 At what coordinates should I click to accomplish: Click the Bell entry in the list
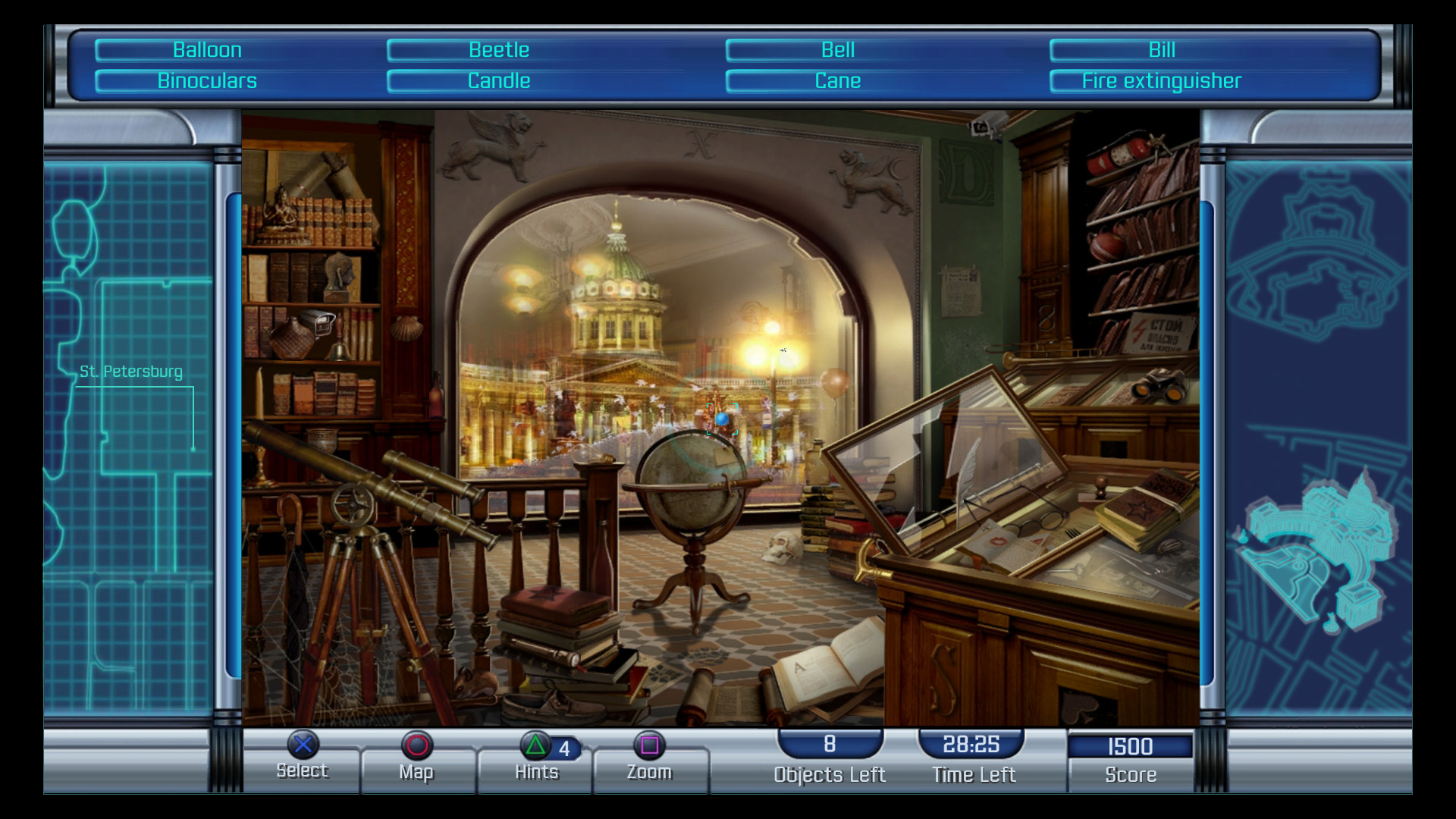tap(837, 50)
